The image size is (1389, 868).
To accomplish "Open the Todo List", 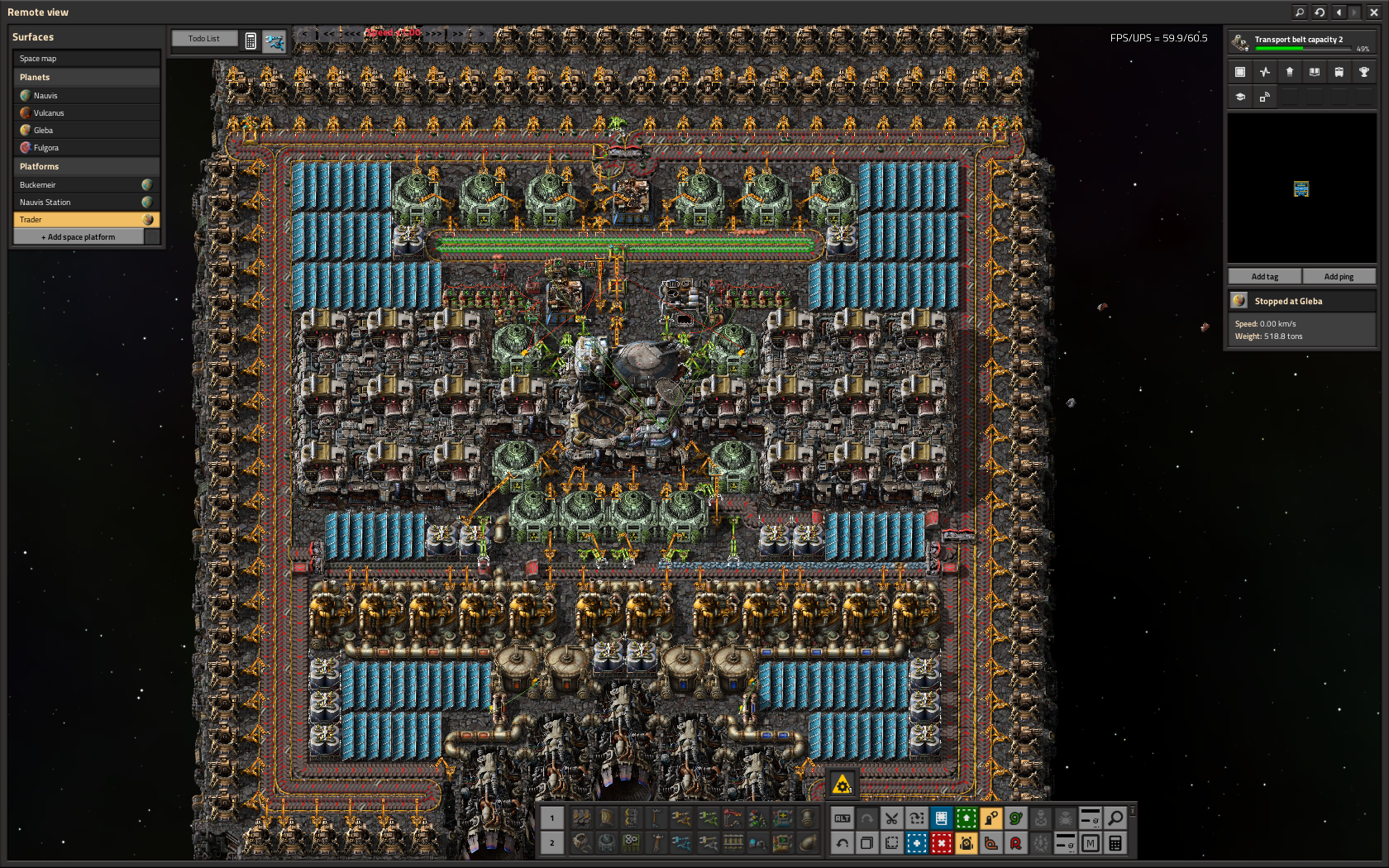I will (x=204, y=39).
